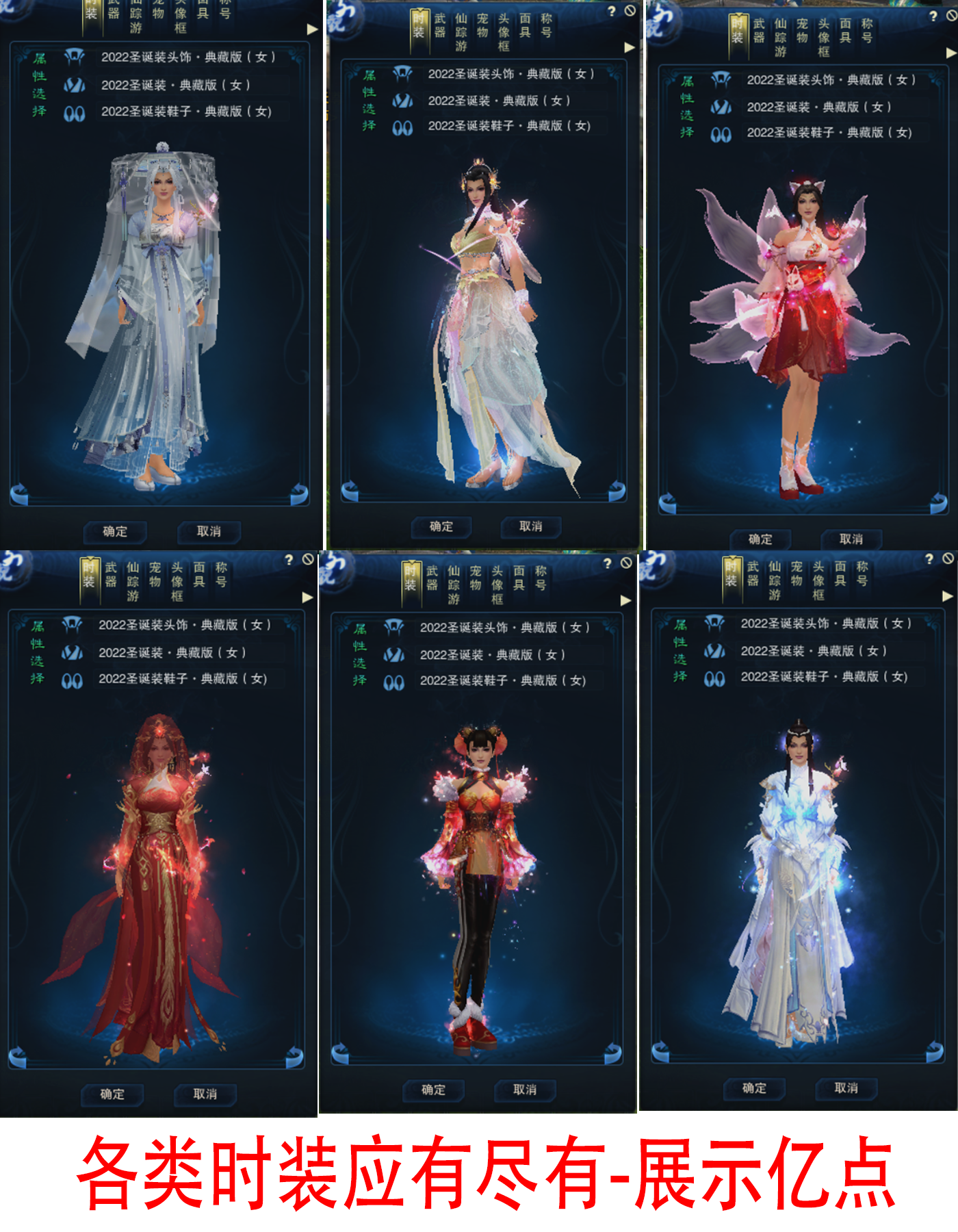Viewport: 958px width, 1232px height.
Task: Select the 时装 tab above the icy white robe
Action: (x=731, y=574)
